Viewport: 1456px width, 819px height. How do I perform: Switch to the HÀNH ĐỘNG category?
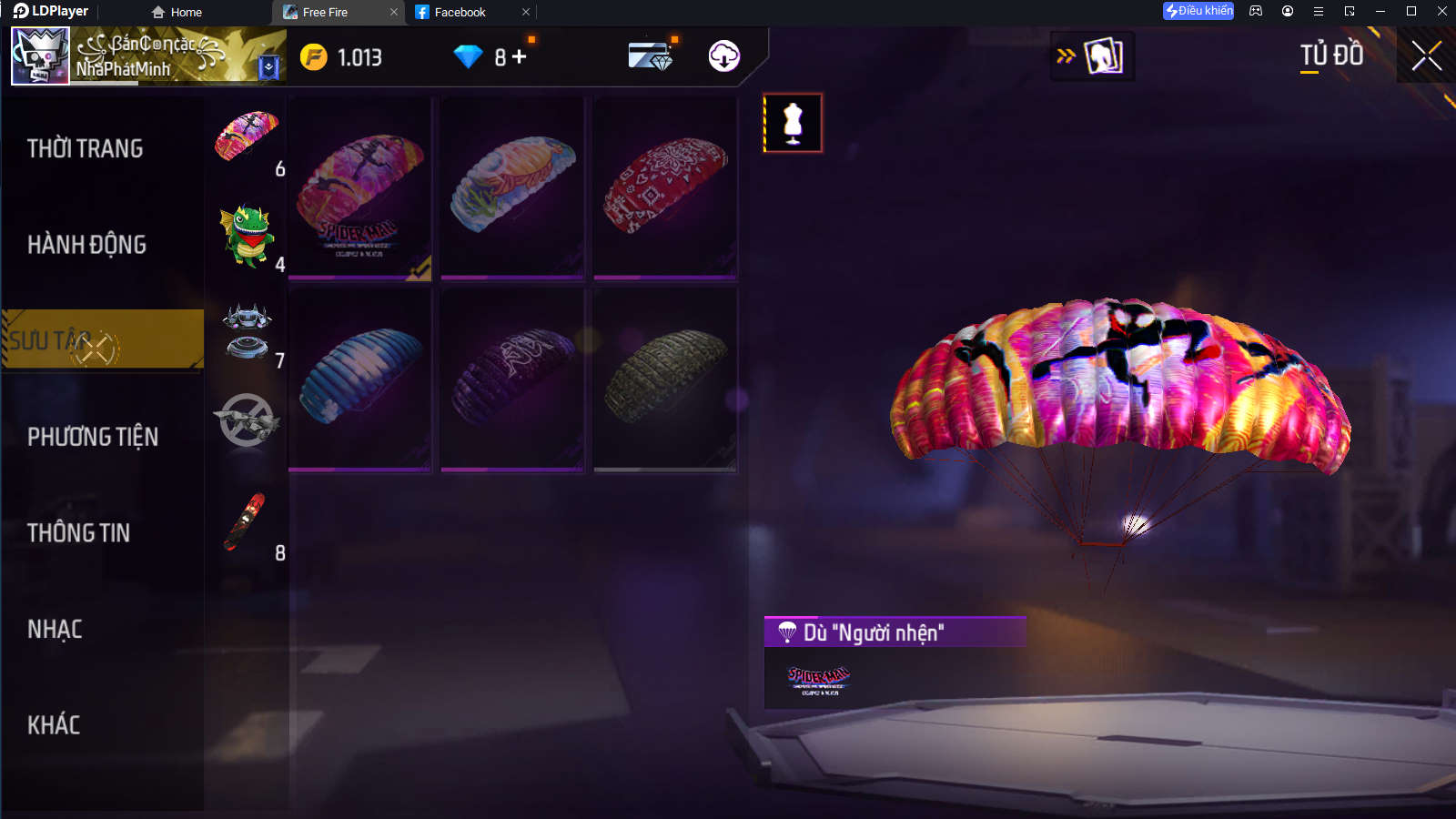86,245
